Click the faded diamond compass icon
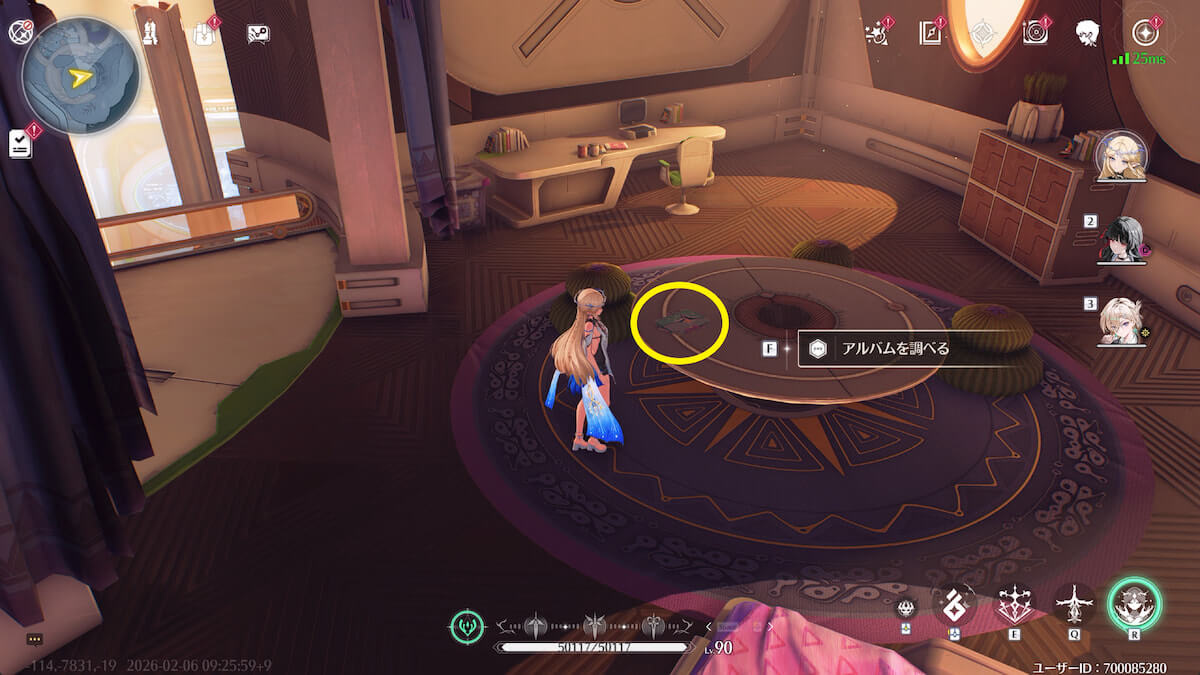Image resolution: width=1200 pixels, height=675 pixels. click(985, 33)
